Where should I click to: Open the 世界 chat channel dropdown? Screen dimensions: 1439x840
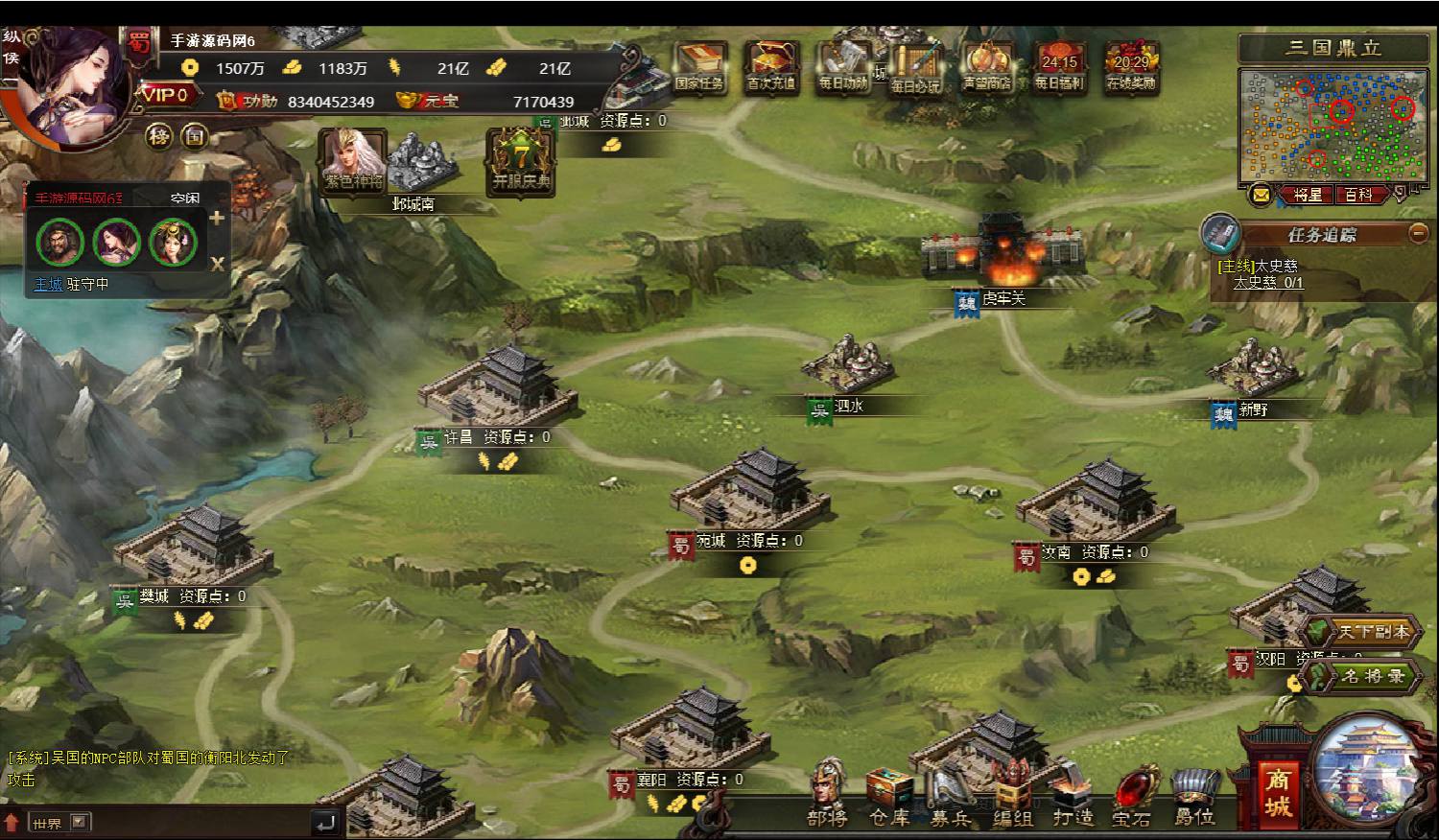(79, 822)
